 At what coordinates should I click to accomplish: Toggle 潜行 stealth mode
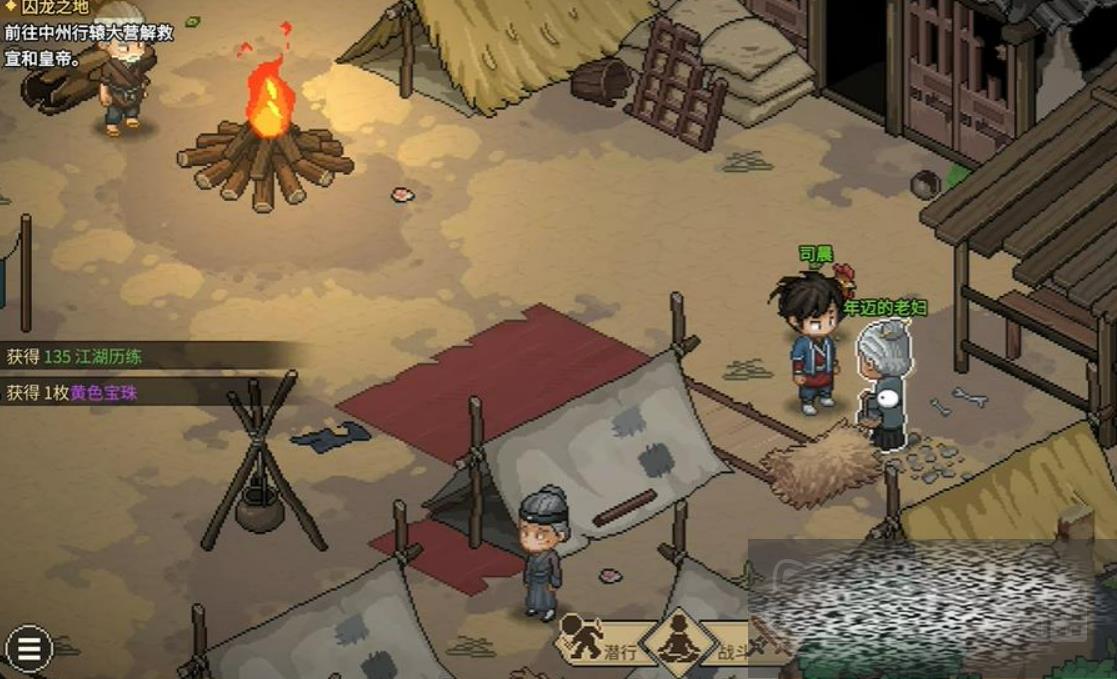tap(596, 639)
